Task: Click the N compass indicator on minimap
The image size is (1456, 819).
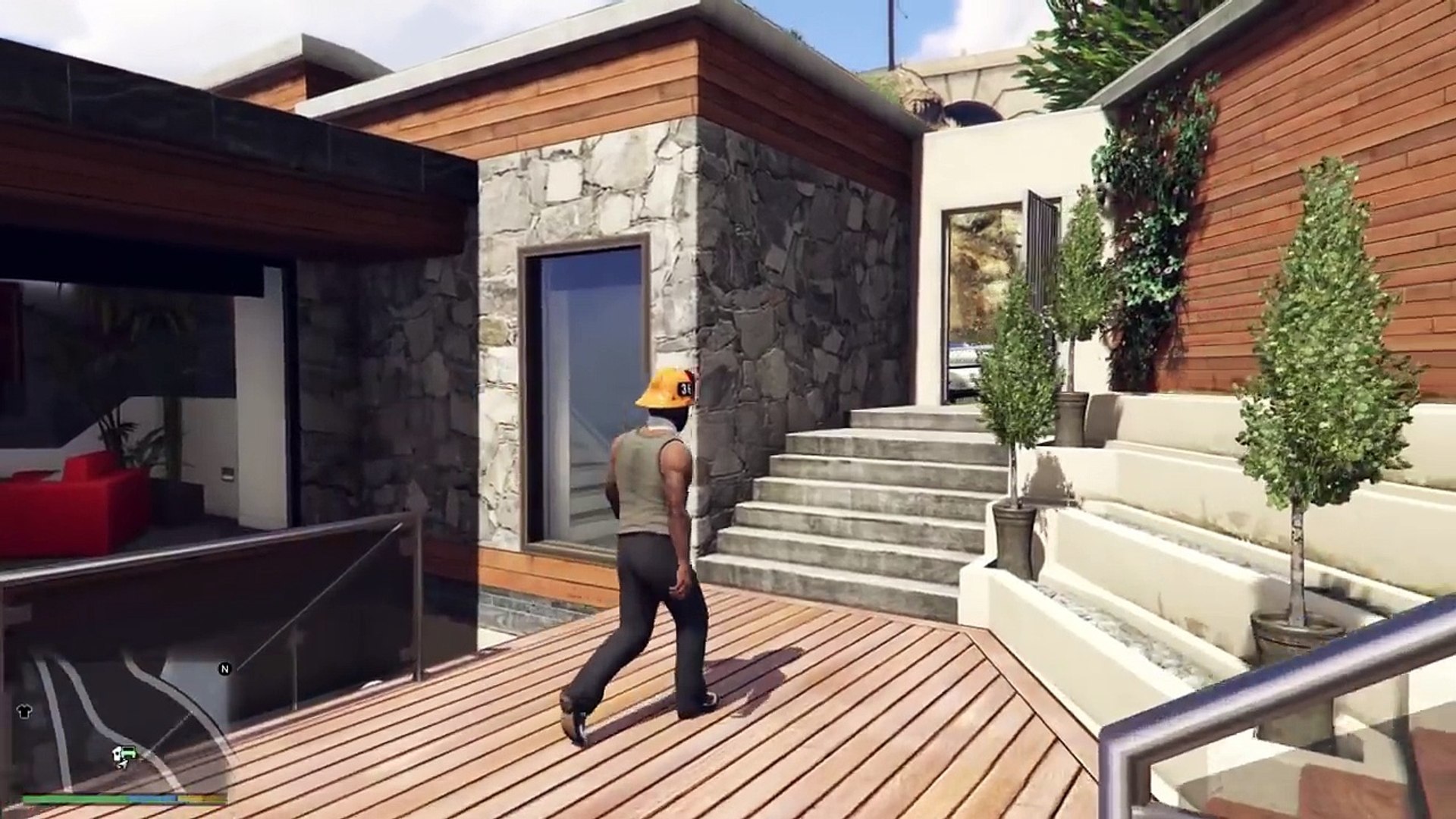Action: (224, 669)
